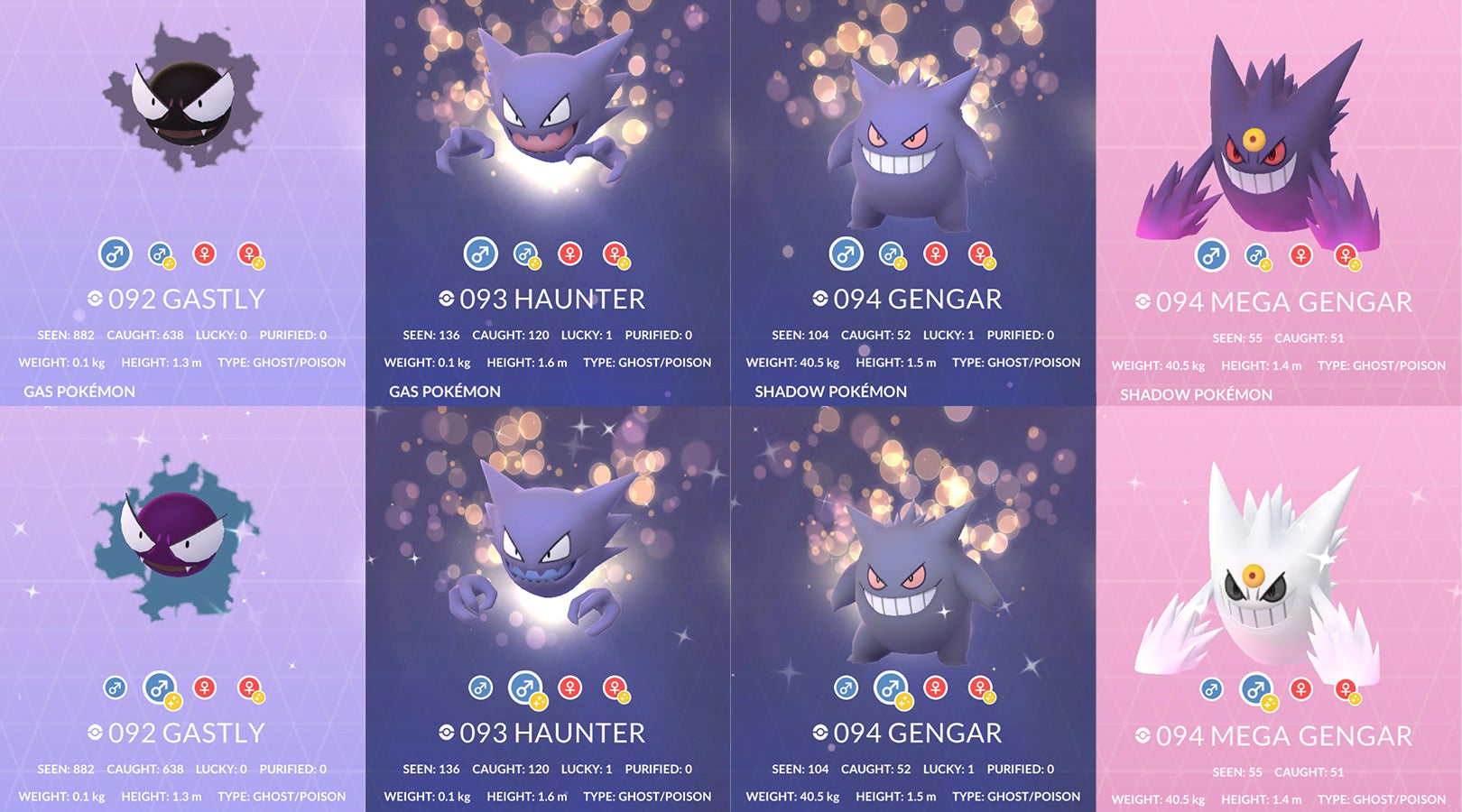Toggle the shiny variant for bottom Haunter
The height and width of the screenshot is (812, 1462).
coord(528,690)
